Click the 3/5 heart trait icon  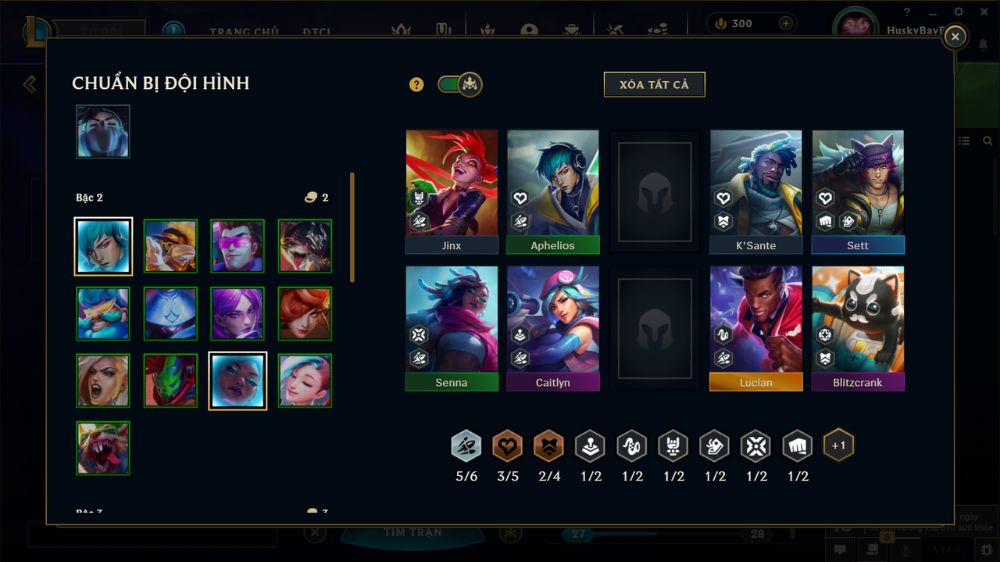(508, 446)
